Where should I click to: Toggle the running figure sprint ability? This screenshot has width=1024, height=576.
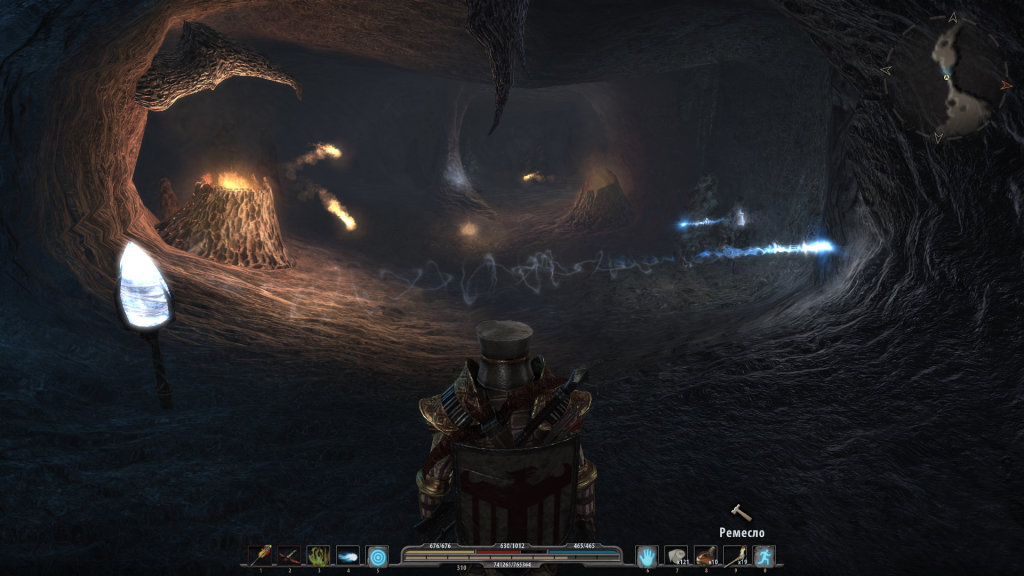pos(765,555)
